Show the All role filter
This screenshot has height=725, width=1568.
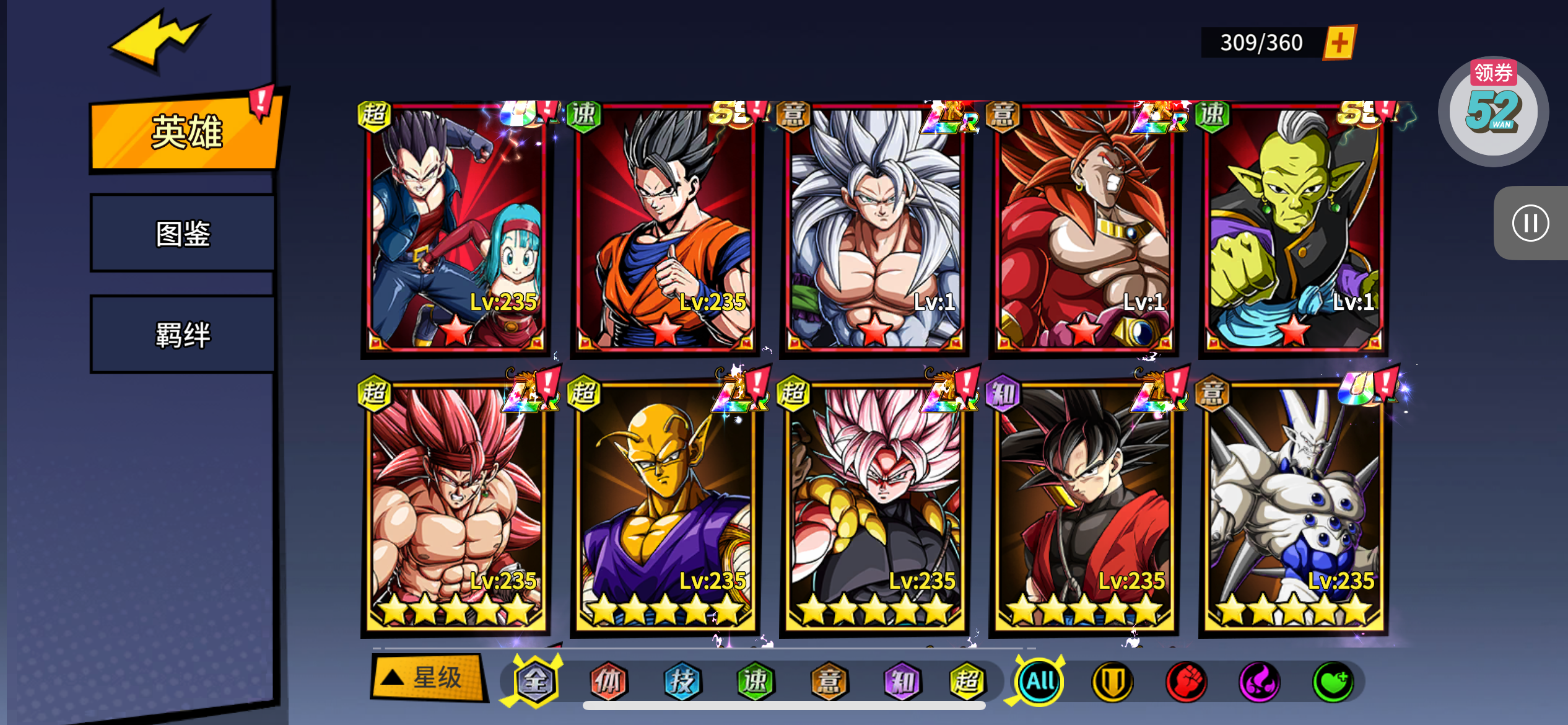1040,682
